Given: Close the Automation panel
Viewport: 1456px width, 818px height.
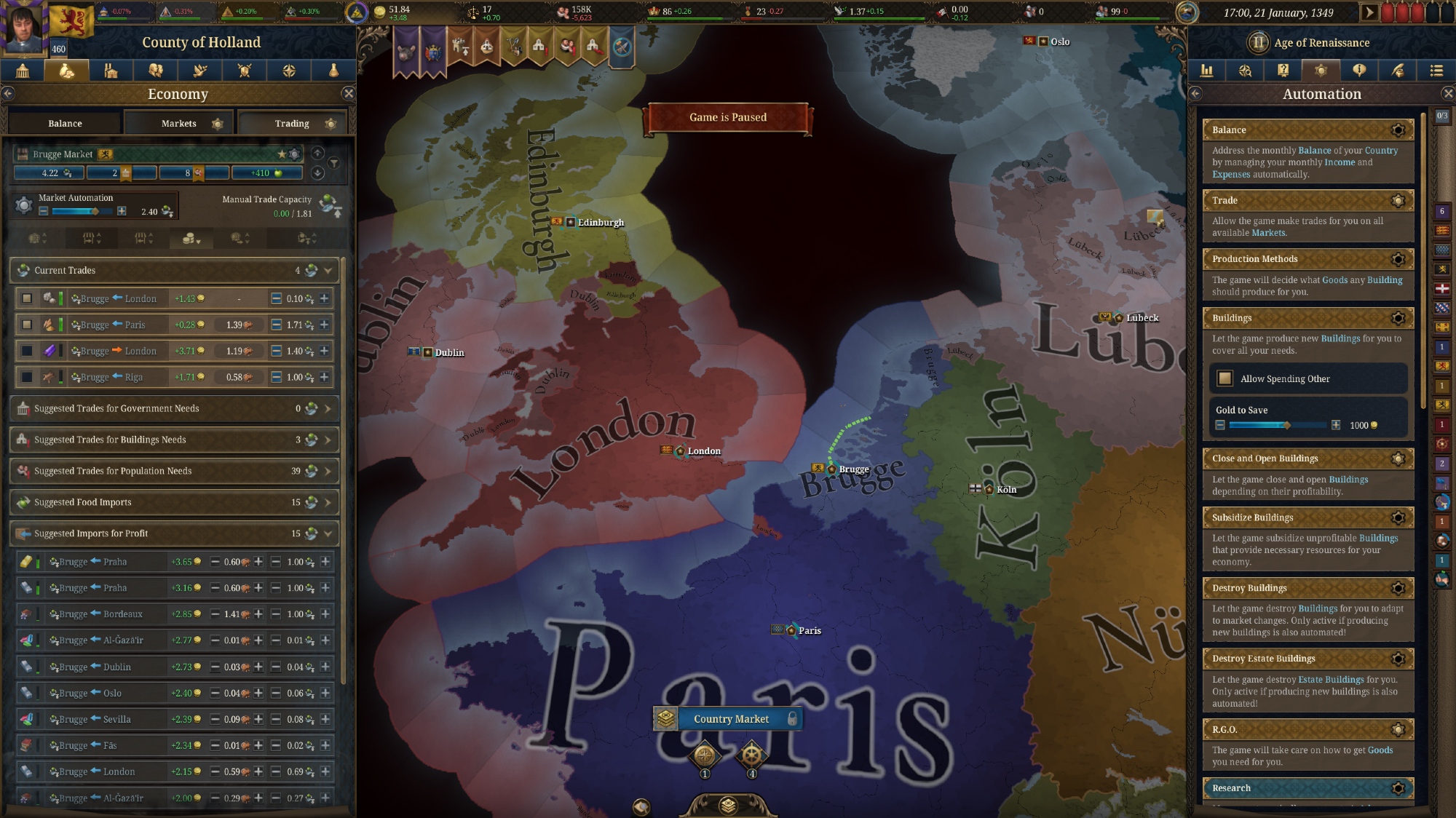Looking at the screenshot, I should (x=1447, y=93).
